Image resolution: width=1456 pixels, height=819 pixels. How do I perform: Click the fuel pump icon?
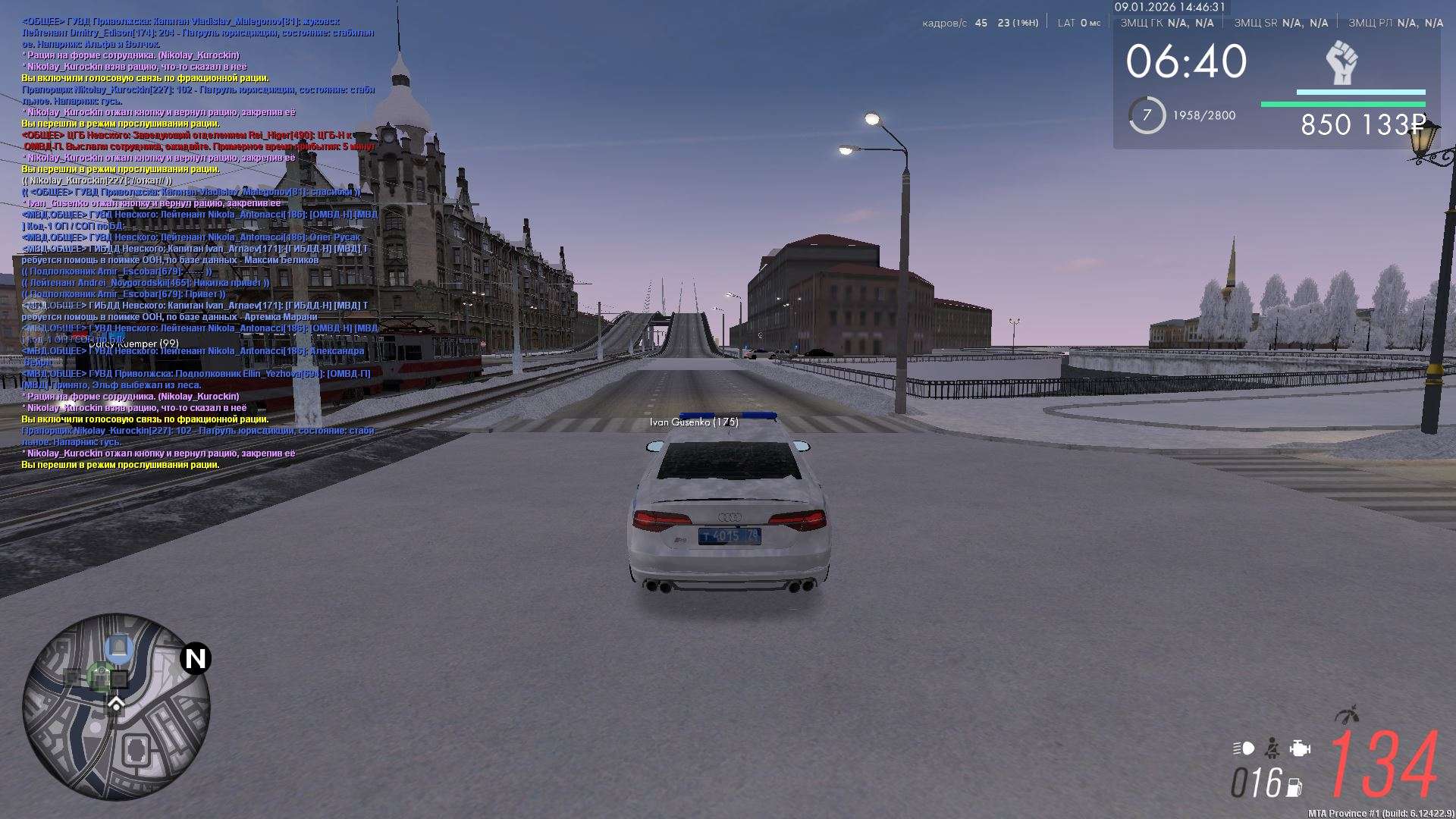coord(1294,787)
